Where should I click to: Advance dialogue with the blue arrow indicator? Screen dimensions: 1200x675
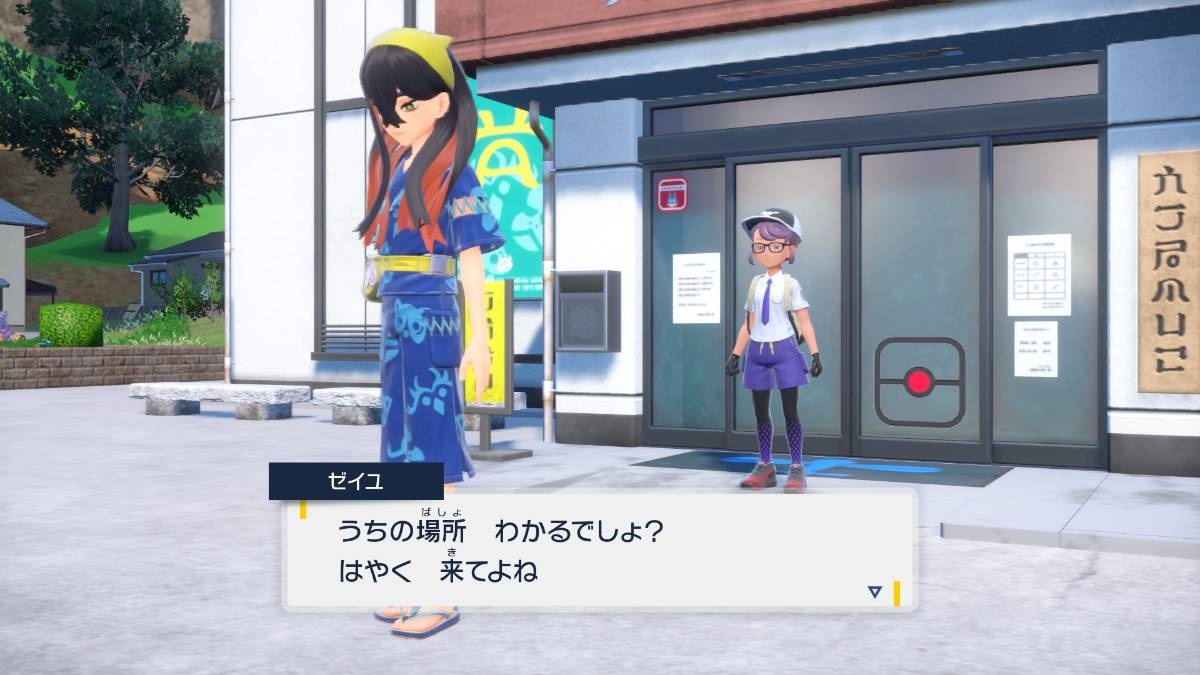pos(875,592)
